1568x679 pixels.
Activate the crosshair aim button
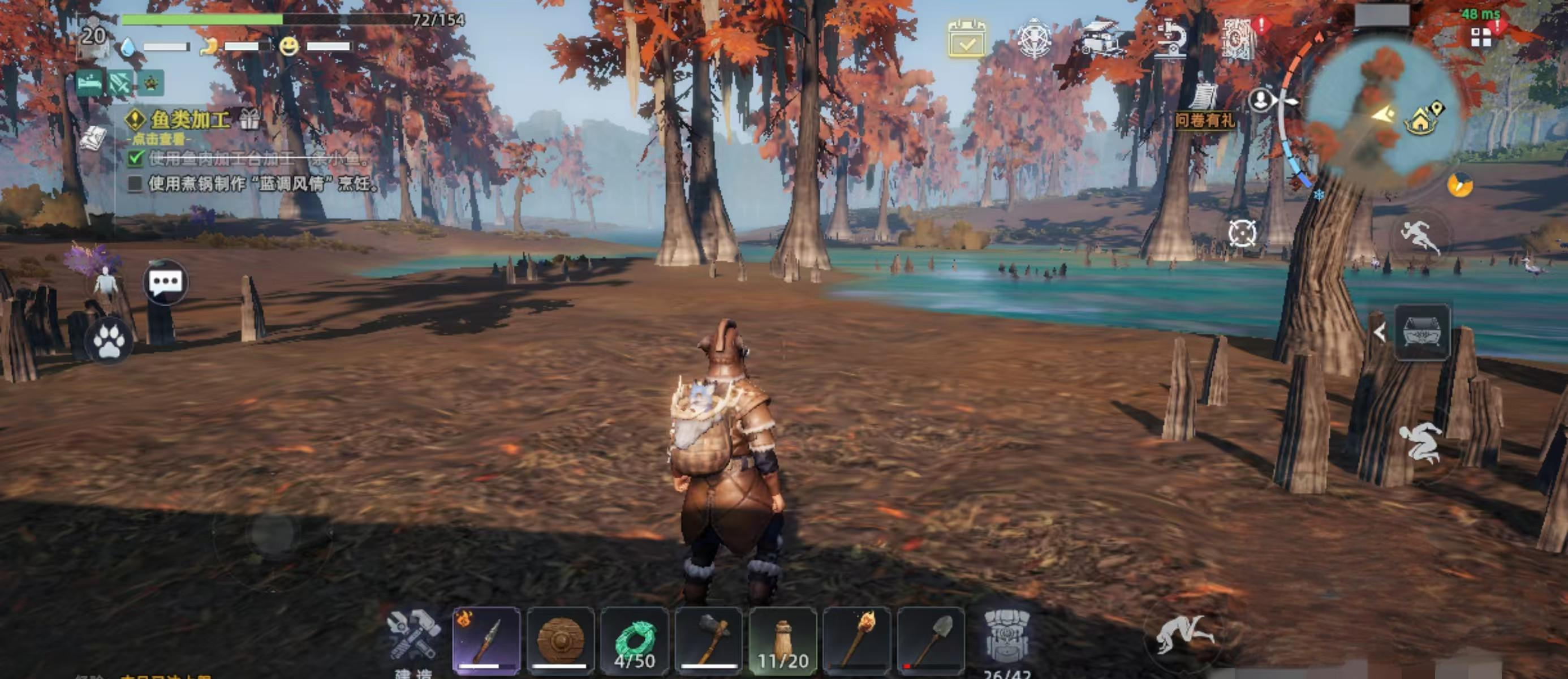(1242, 233)
